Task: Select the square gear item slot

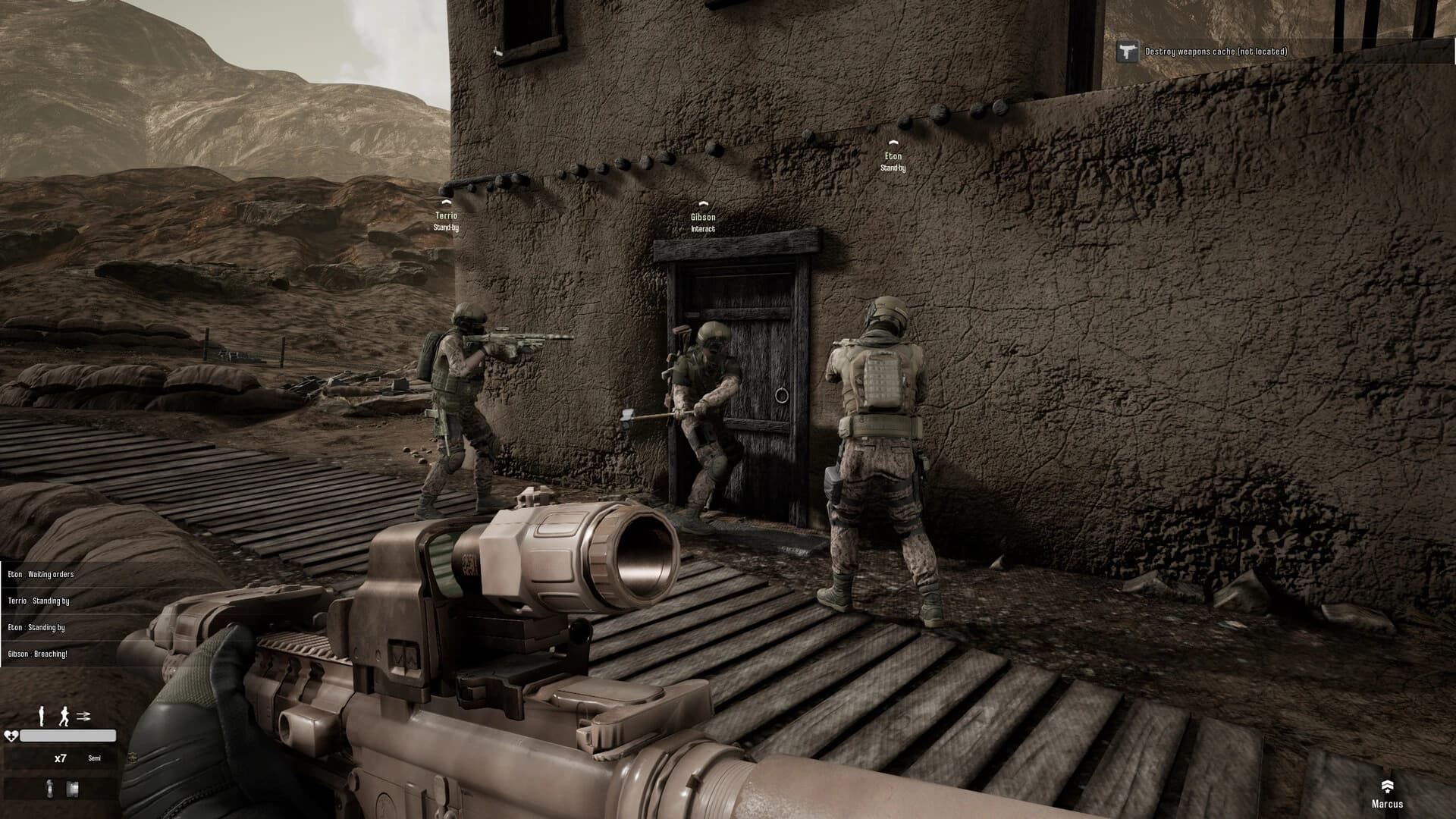Action: (x=73, y=789)
